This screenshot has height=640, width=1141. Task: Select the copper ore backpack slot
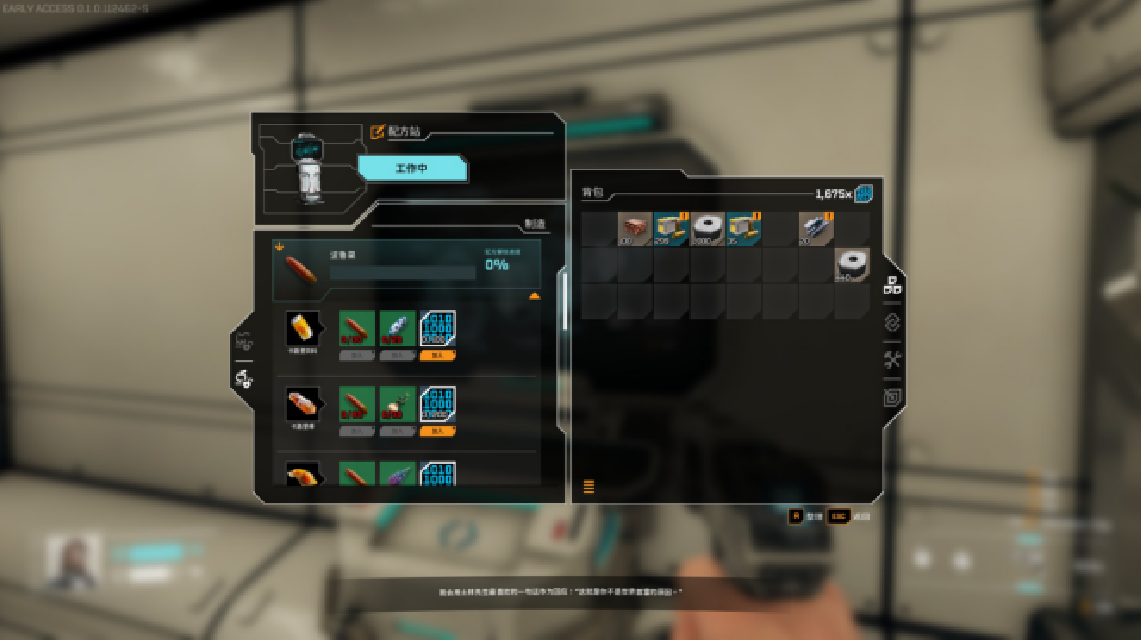634,229
